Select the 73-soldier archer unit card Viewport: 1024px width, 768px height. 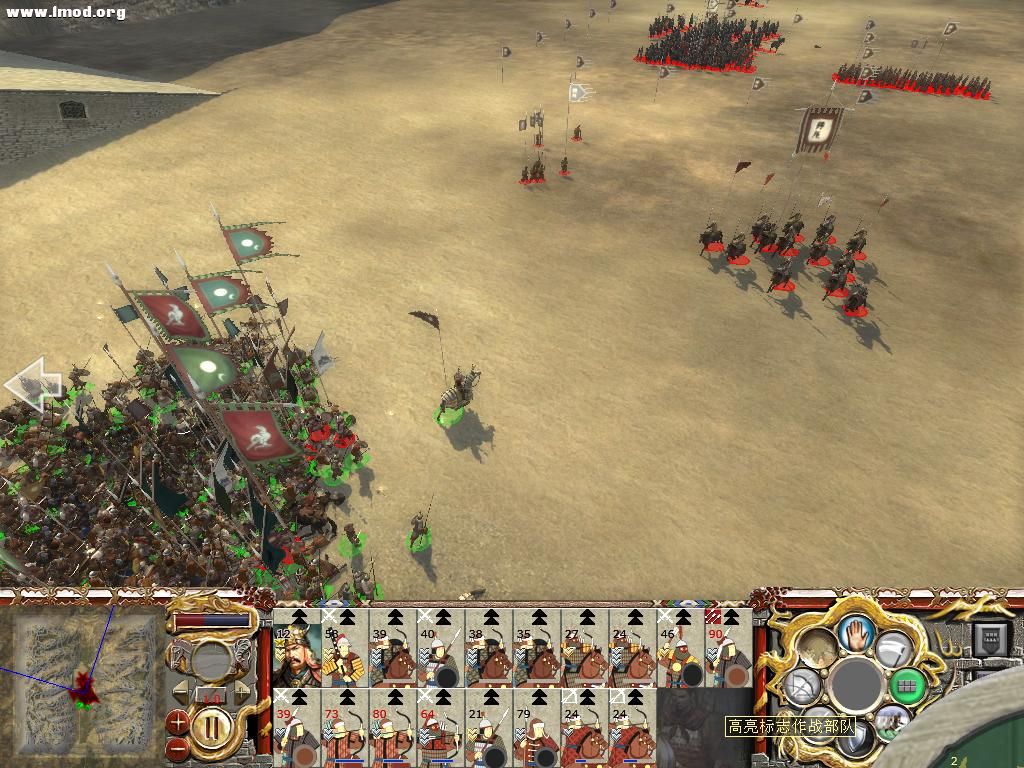[344, 730]
